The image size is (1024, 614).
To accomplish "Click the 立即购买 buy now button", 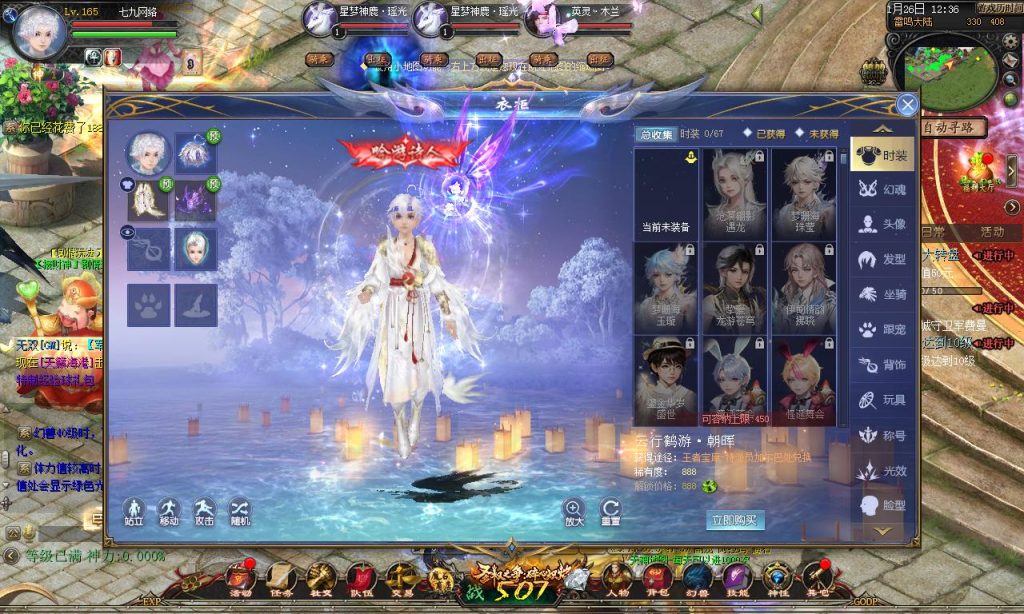I will (735, 520).
